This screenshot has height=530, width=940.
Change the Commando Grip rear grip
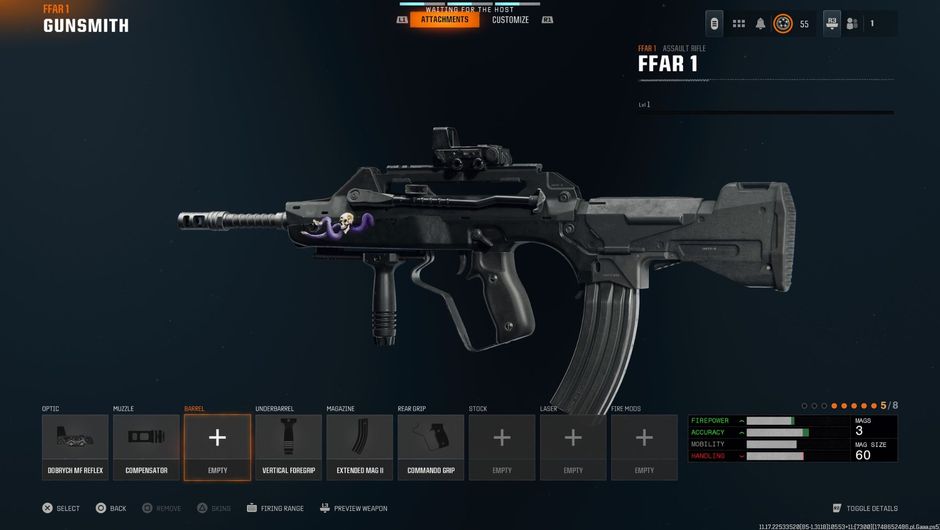coord(430,447)
